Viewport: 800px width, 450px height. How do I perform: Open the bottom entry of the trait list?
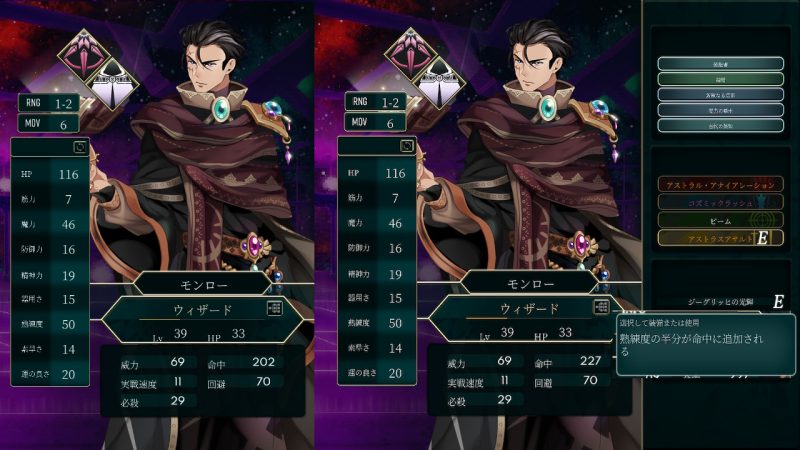(x=720, y=125)
